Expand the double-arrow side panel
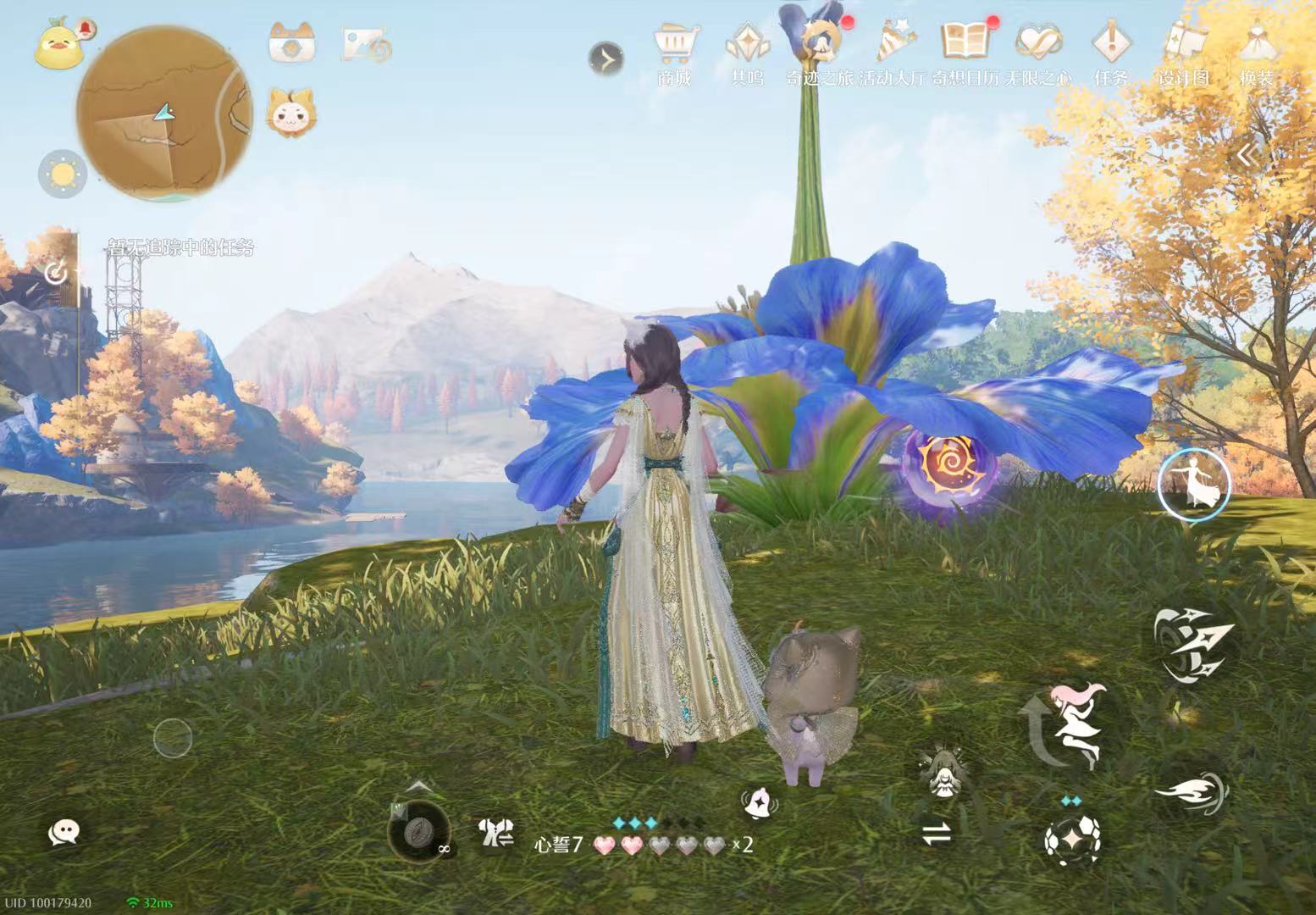The height and width of the screenshot is (915, 1316). pos(1247,155)
